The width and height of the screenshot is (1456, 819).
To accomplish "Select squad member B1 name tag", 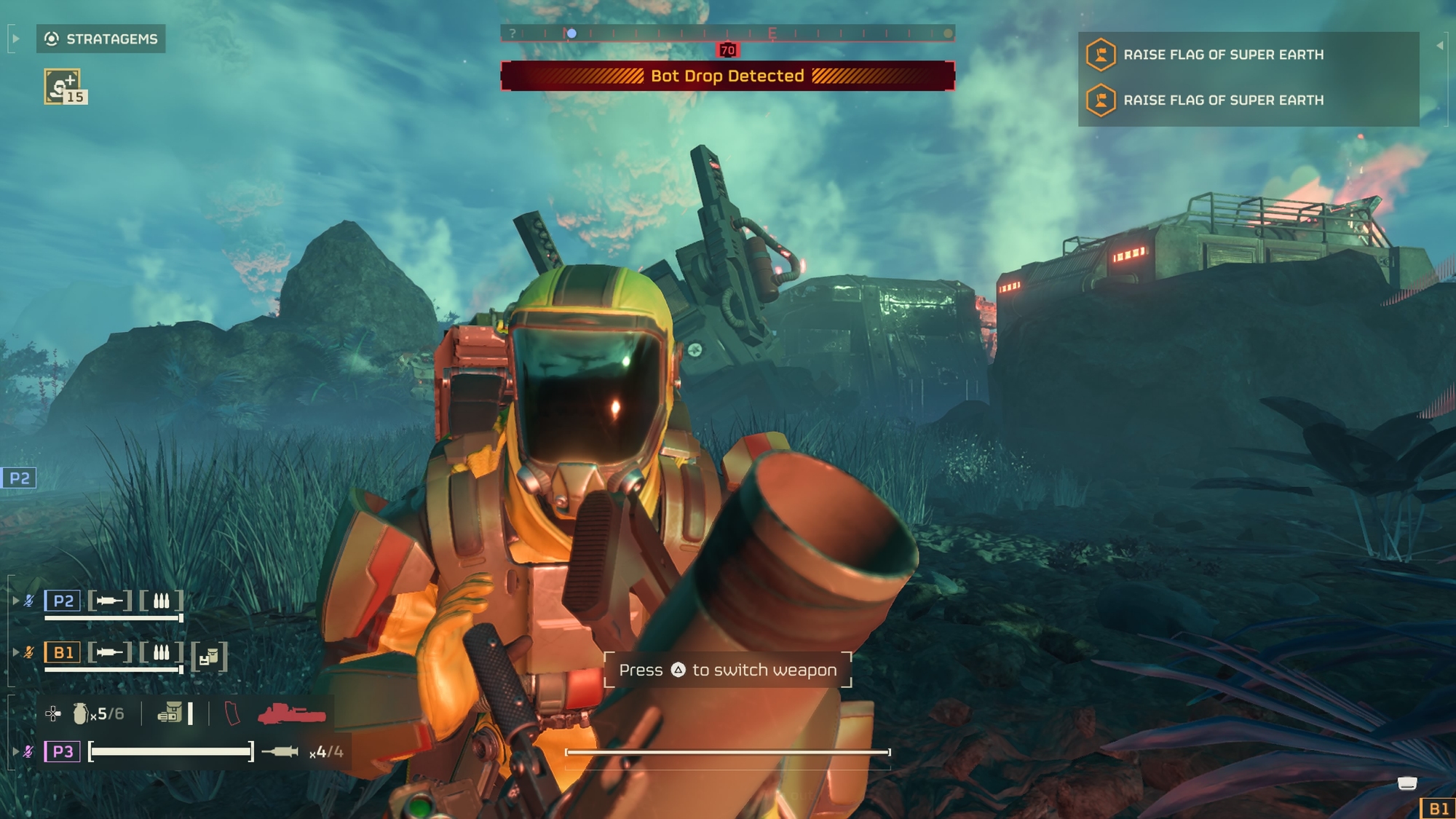I will pos(63,652).
